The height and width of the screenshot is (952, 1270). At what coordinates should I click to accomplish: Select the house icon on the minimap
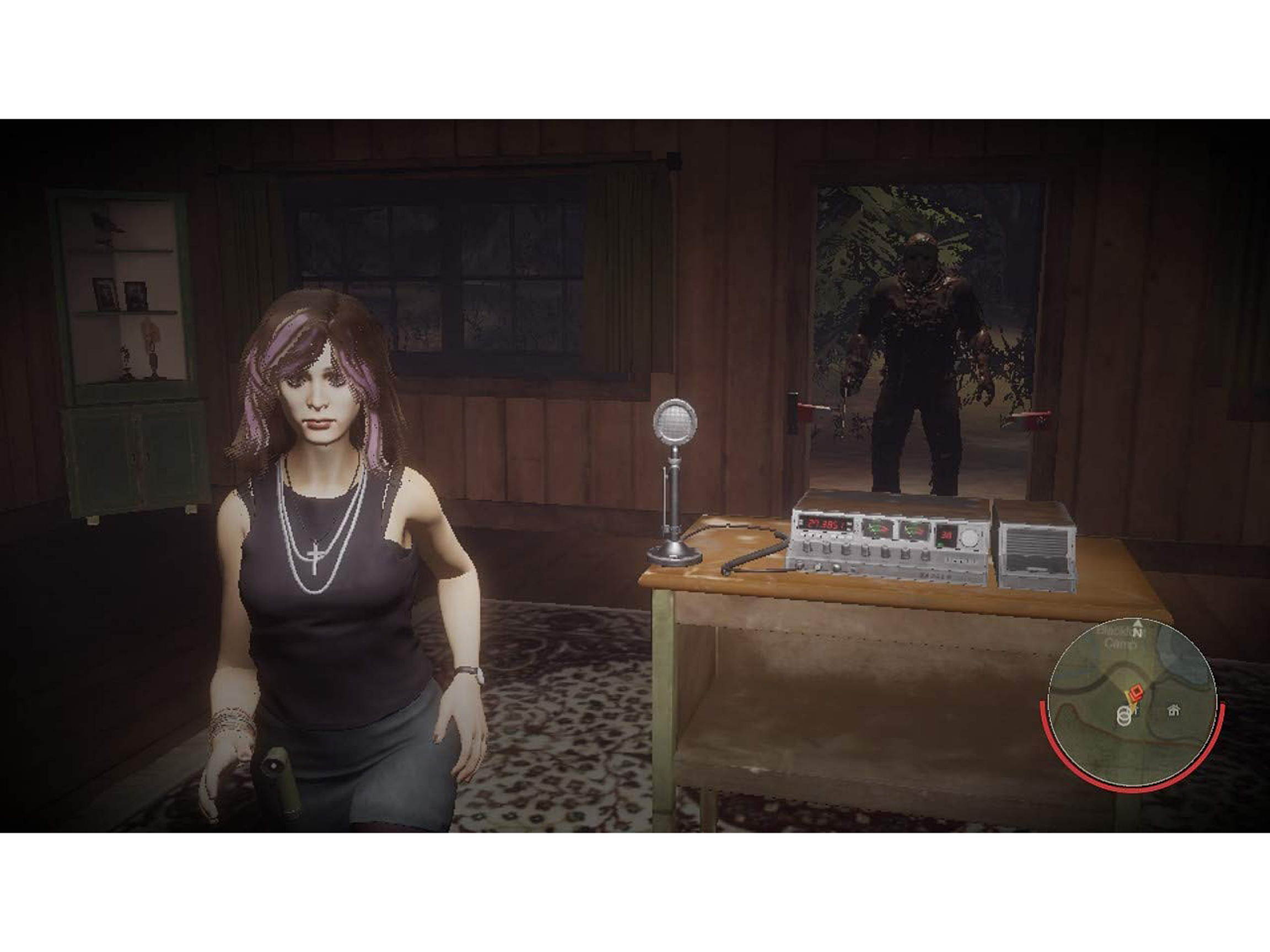(1175, 710)
